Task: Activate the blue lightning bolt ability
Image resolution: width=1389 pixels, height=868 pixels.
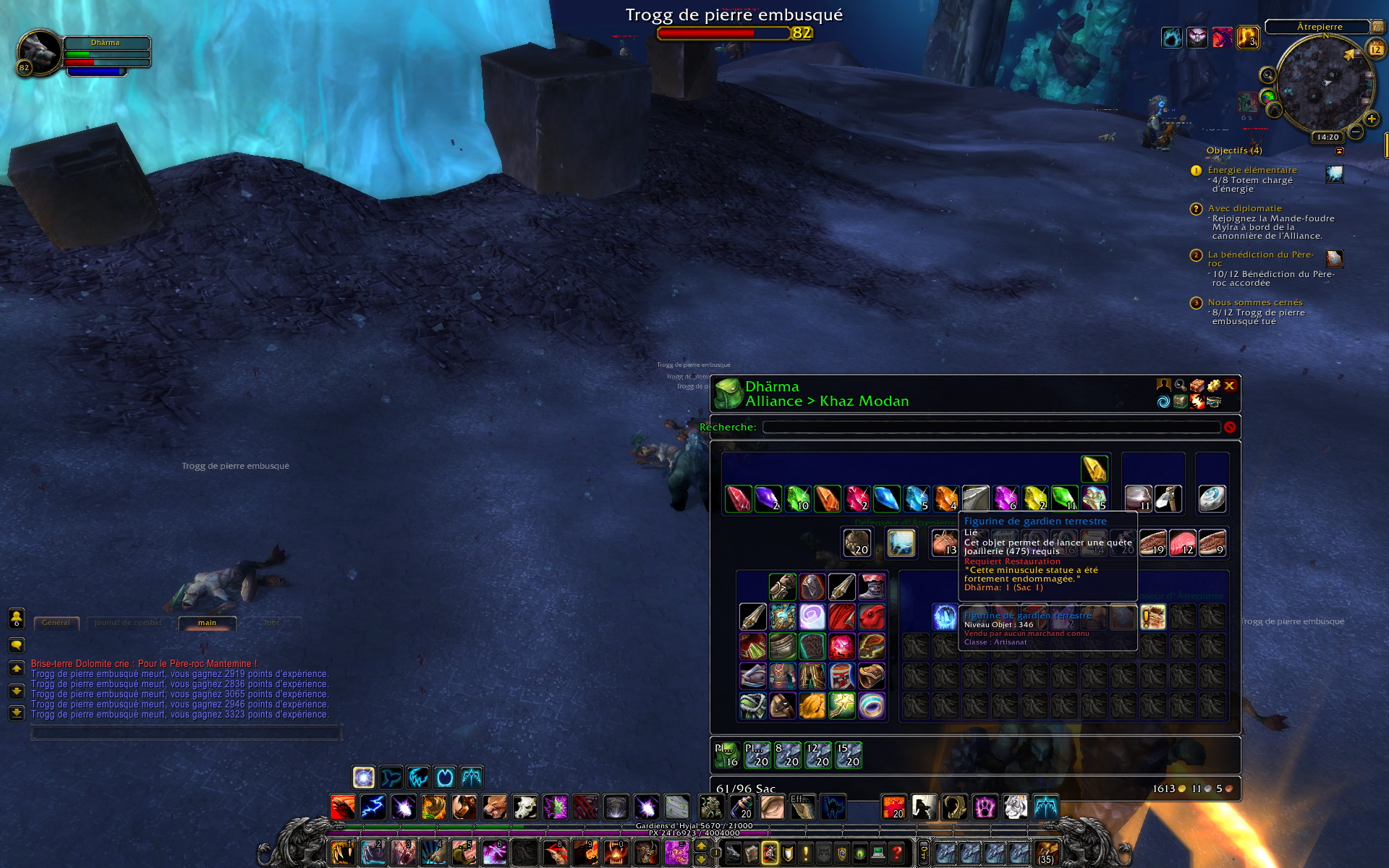Action: (x=373, y=807)
